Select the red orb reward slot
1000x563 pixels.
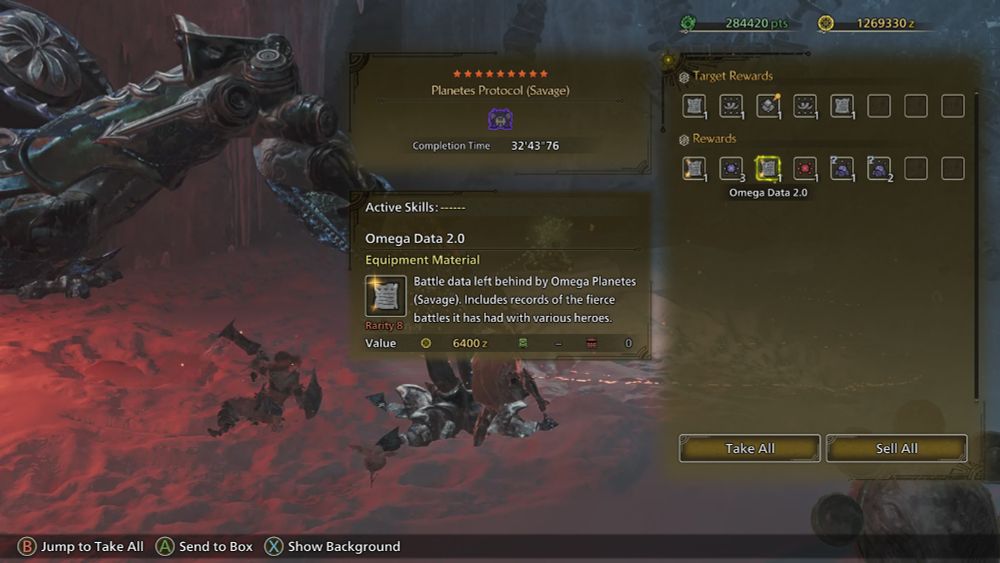point(805,168)
